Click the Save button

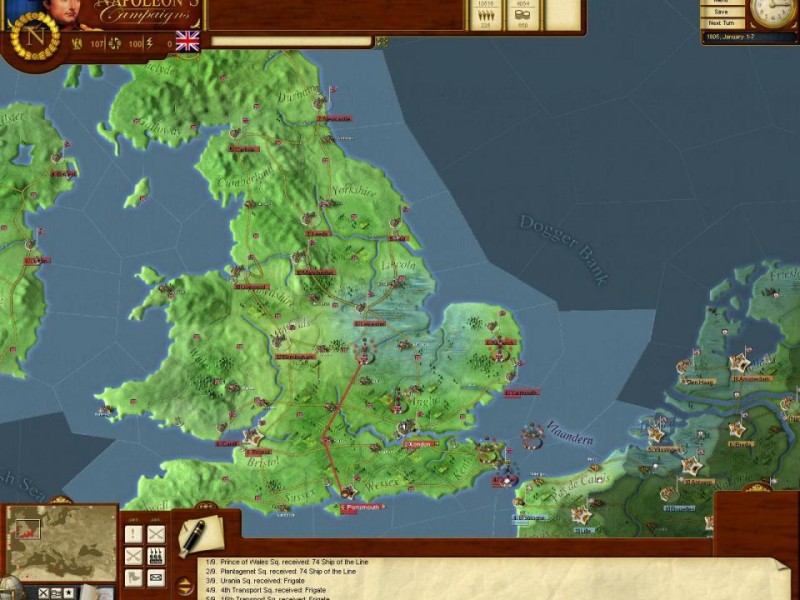[x=719, y=12]
